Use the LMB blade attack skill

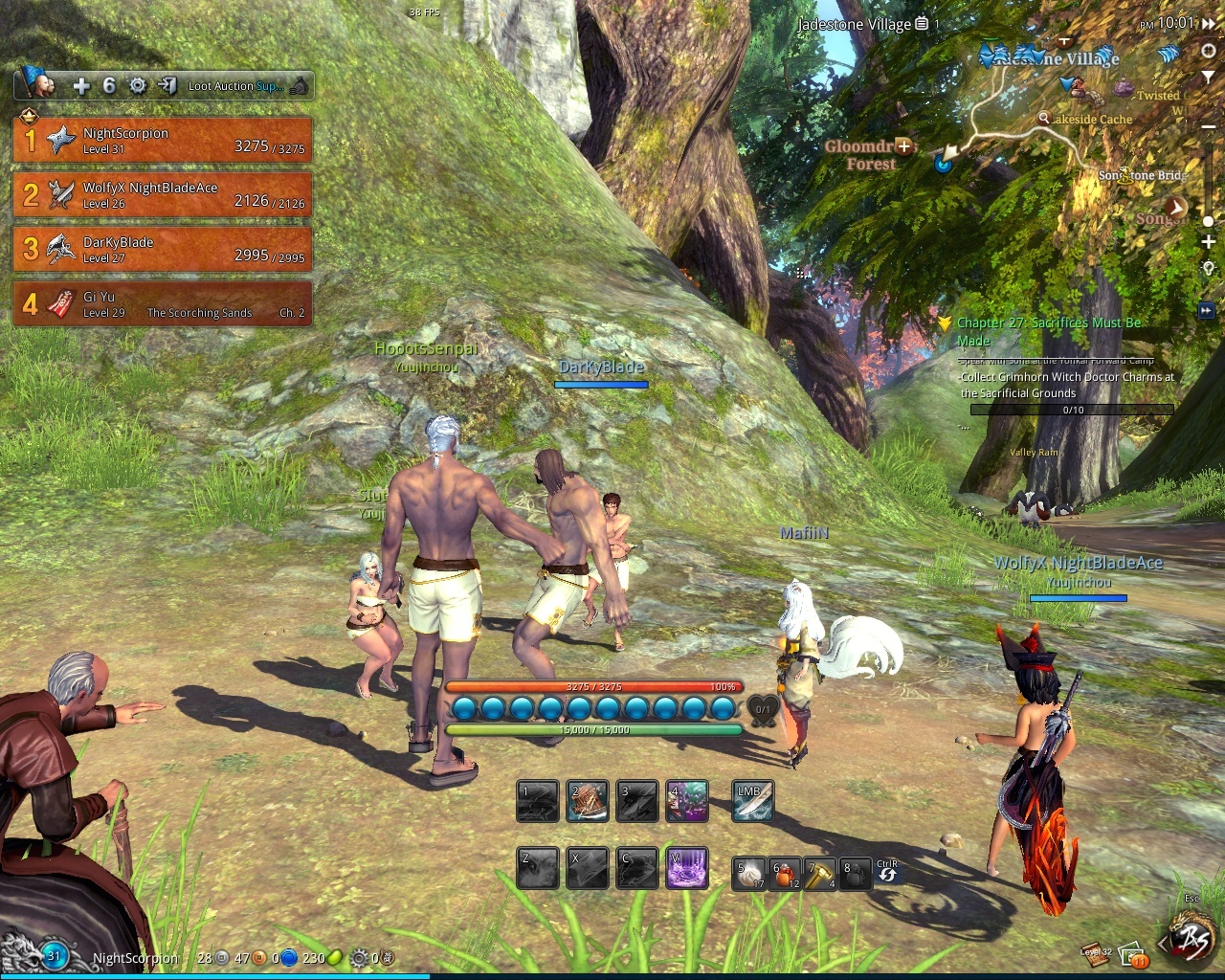pyautogui.click(x=752, y=802)
